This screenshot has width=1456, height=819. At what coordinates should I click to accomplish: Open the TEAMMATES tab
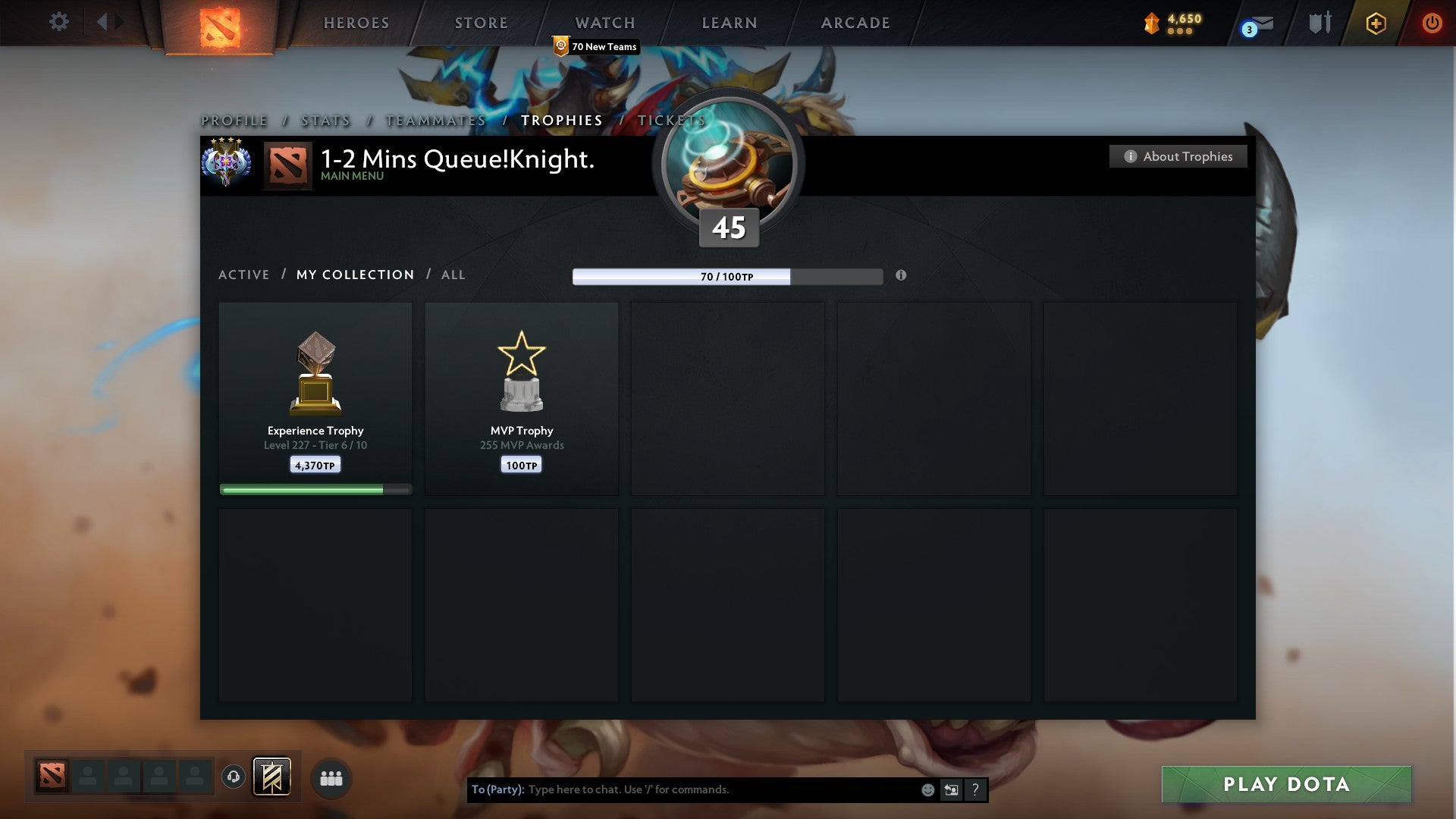click(435, 120)
